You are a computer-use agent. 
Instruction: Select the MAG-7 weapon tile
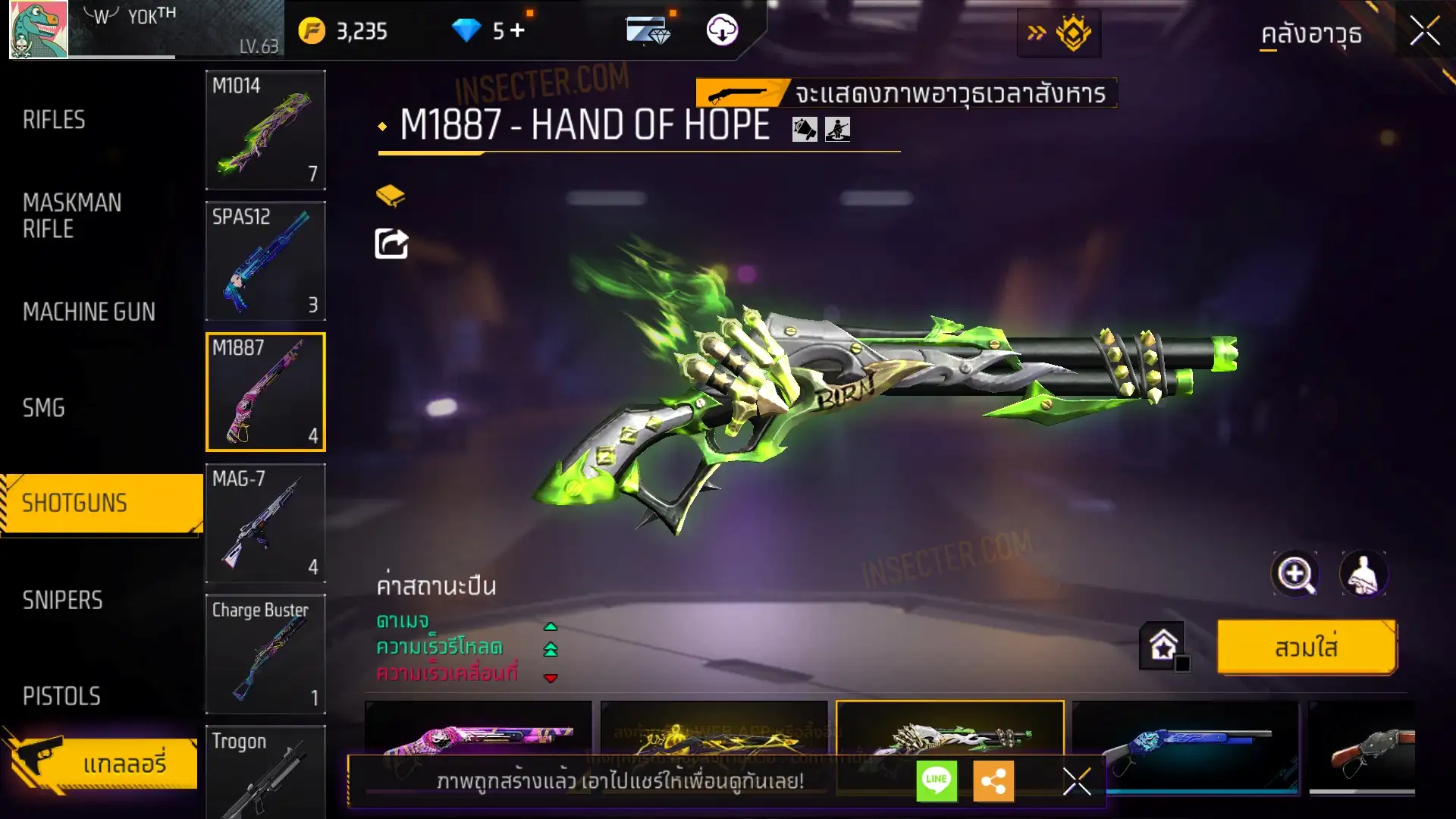coord(265,523)
